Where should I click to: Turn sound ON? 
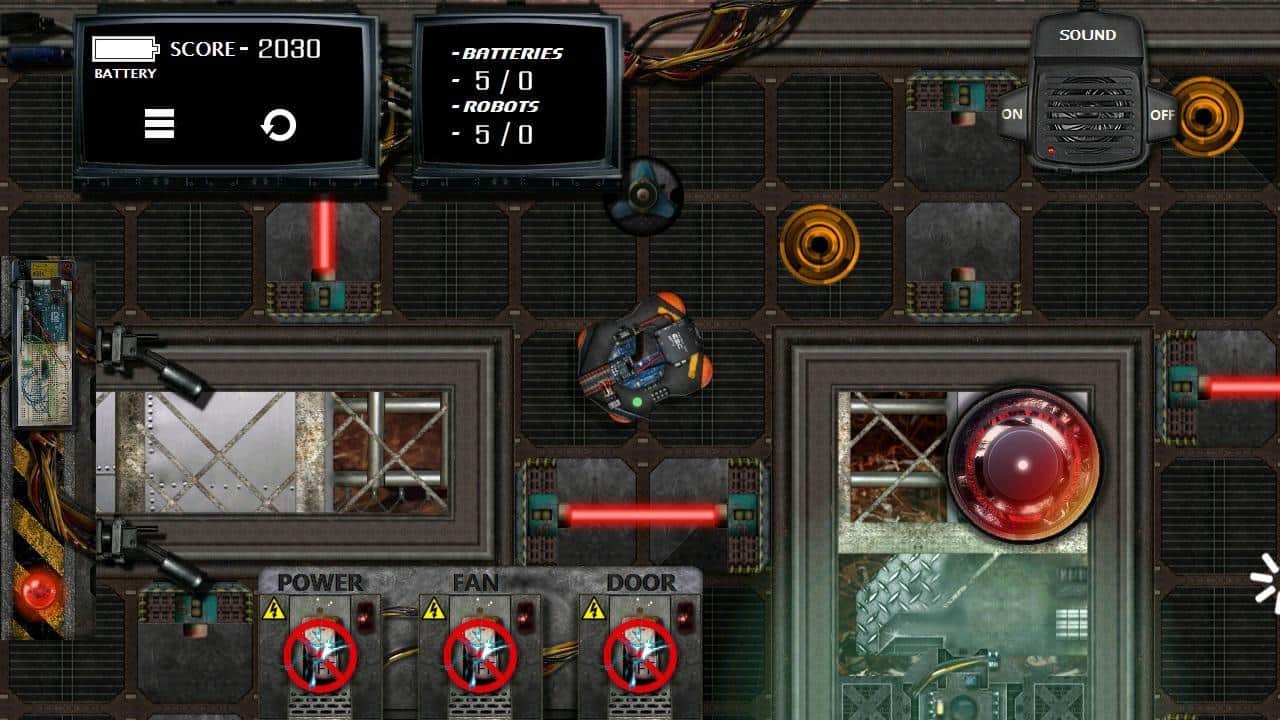click(x=1013, y=114)
